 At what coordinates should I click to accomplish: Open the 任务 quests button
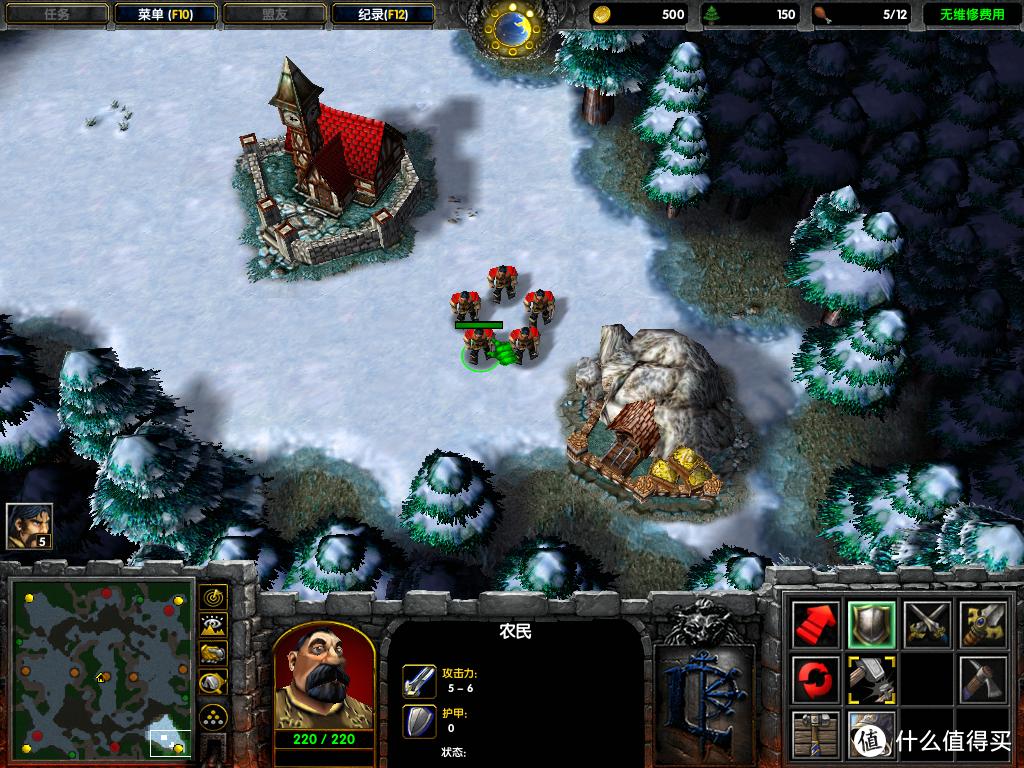(x=55, y=15)
